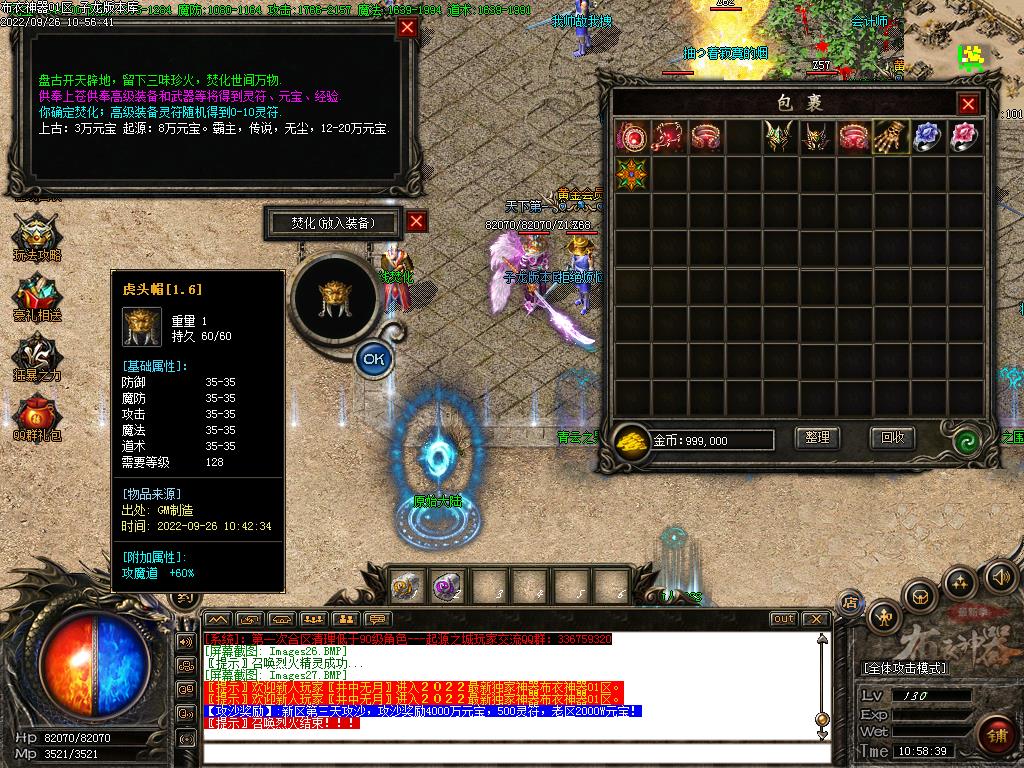Click the 回收 recycle button in bag

point(892,438)
